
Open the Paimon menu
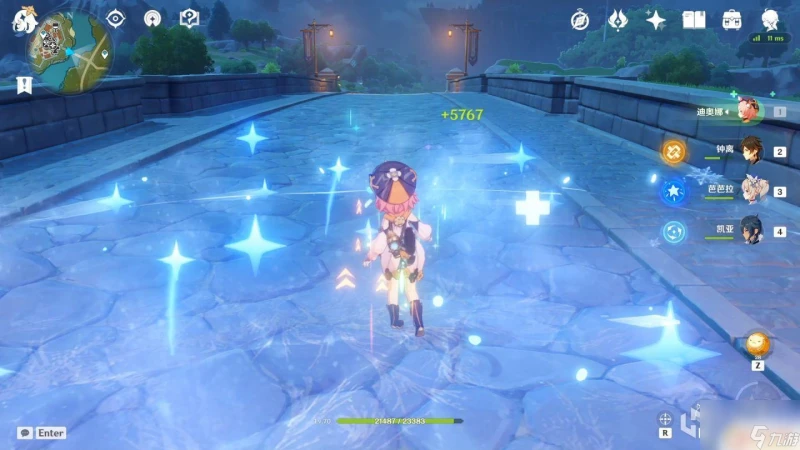tap(19, 19)
